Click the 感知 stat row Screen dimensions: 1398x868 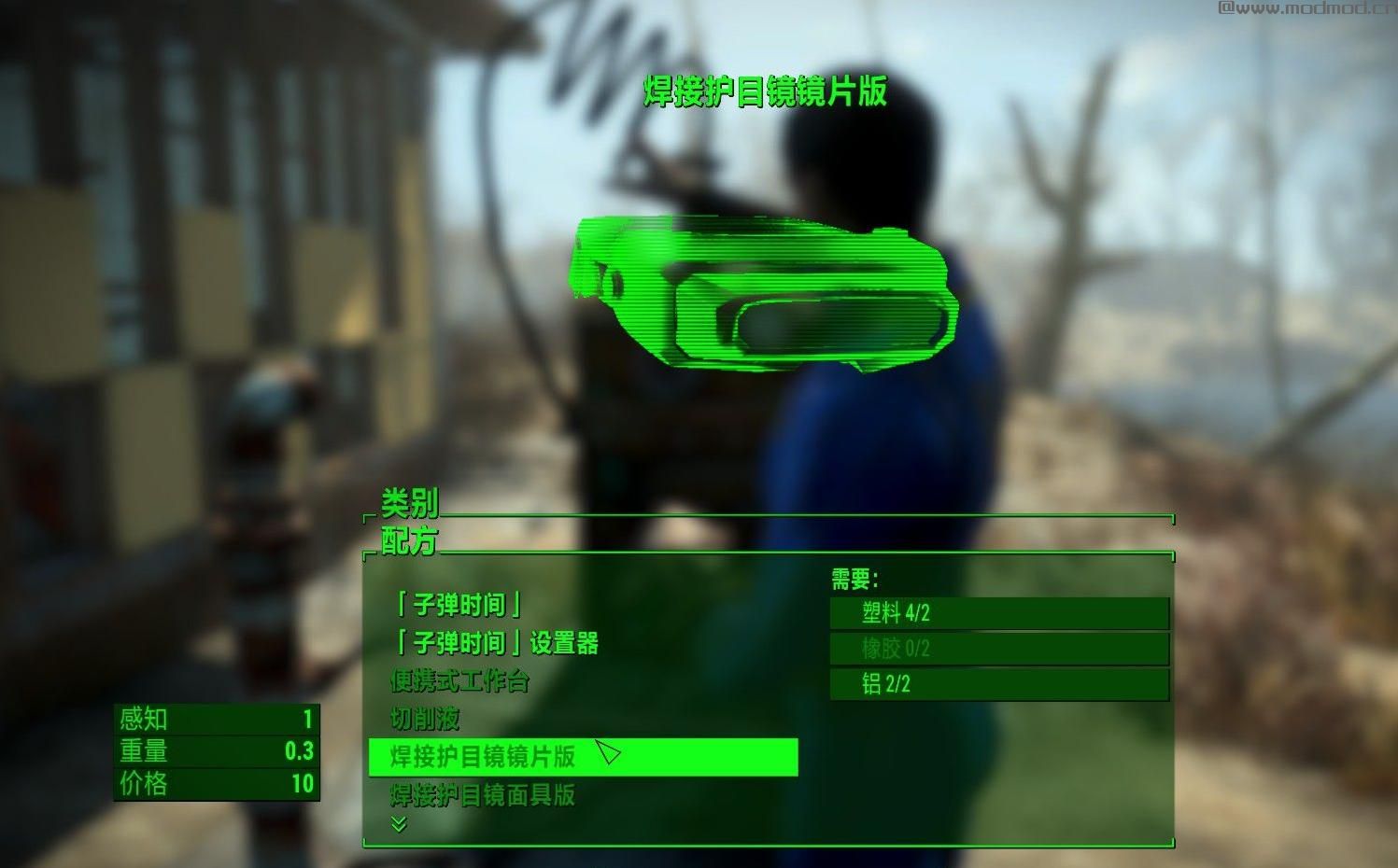click(215, 720)
